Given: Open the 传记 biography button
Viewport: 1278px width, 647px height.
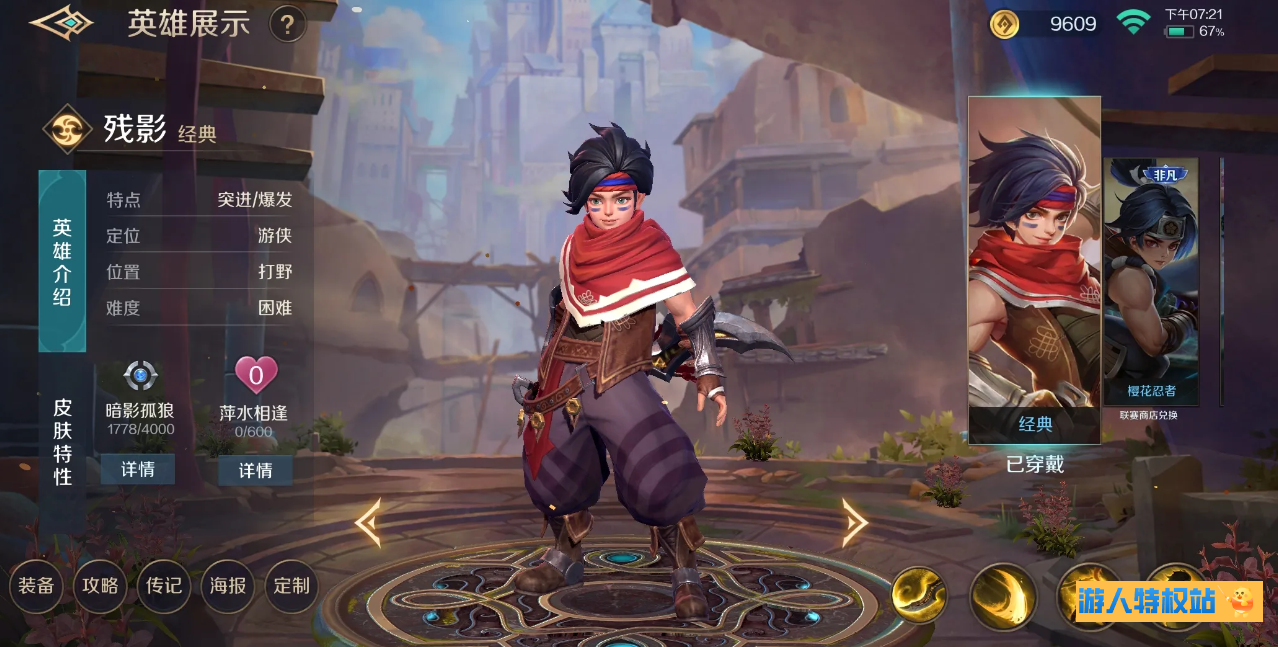Looking at the screenshot, I should tap(164, 586).
